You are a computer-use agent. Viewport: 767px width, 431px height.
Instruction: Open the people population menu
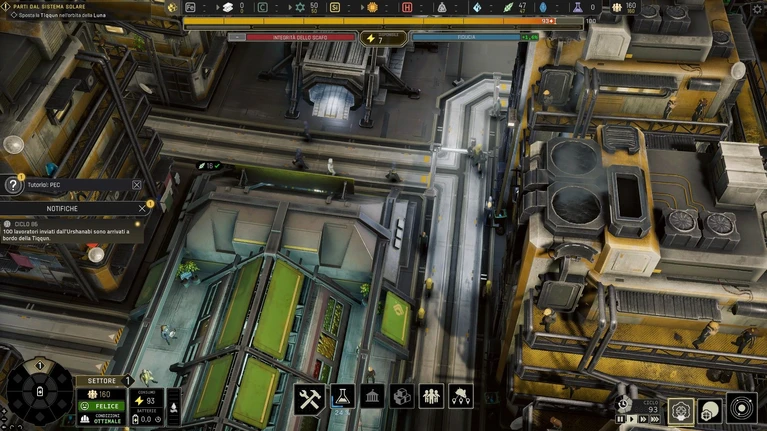[431, 397]
